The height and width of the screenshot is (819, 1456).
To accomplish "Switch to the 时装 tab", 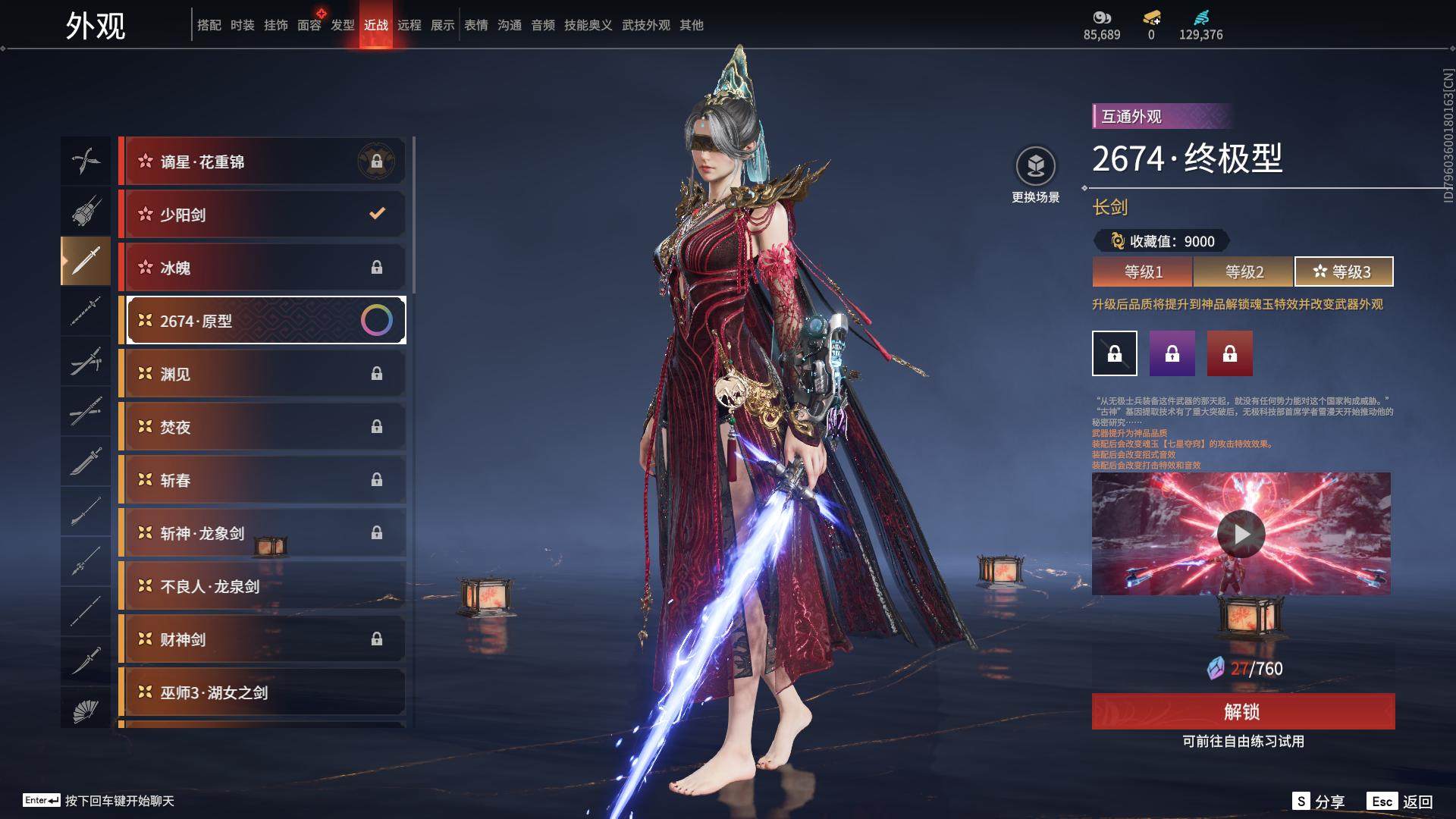I will pyautogui.click(x=243, y=25).
